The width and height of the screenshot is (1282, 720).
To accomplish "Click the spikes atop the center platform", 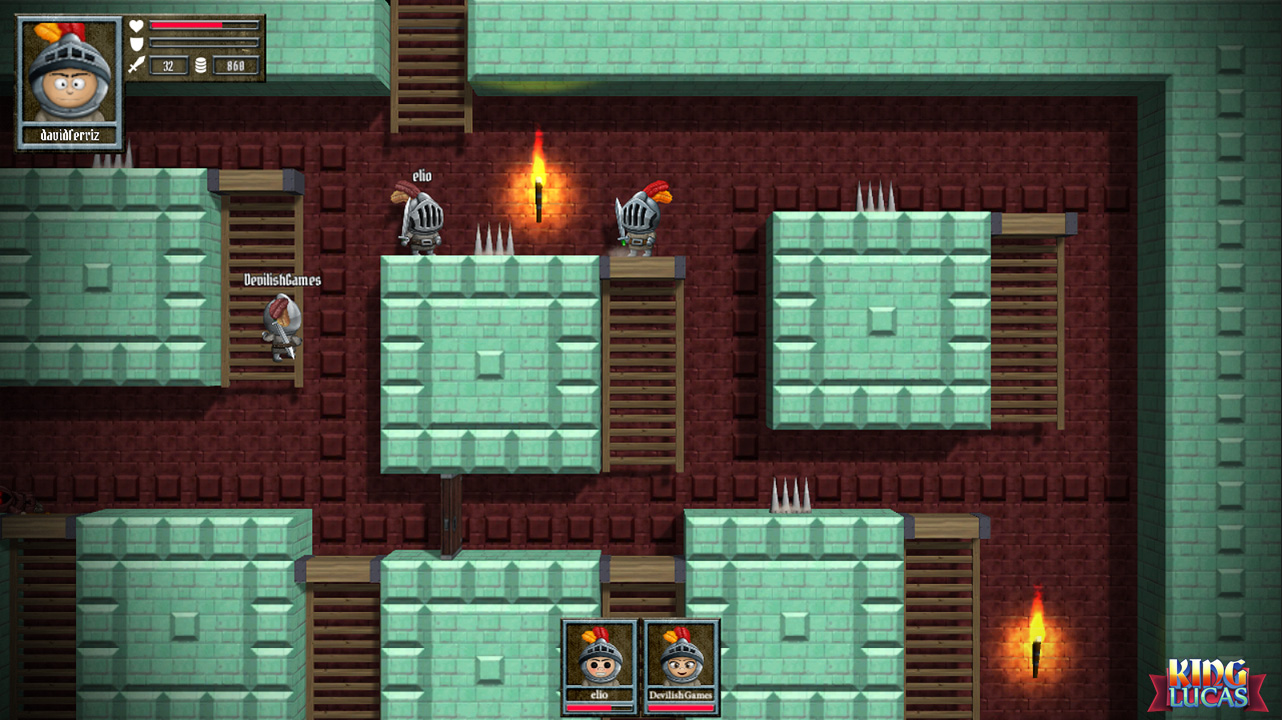I will [494, 240].
